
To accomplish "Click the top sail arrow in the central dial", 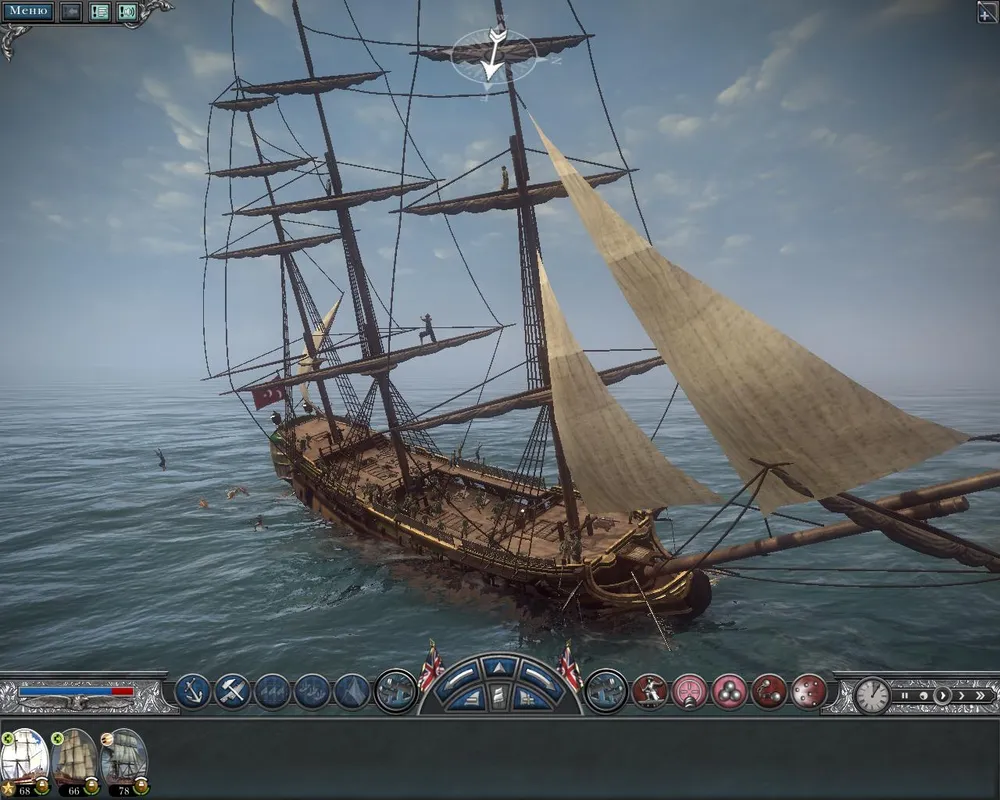I will click(499, 666).
